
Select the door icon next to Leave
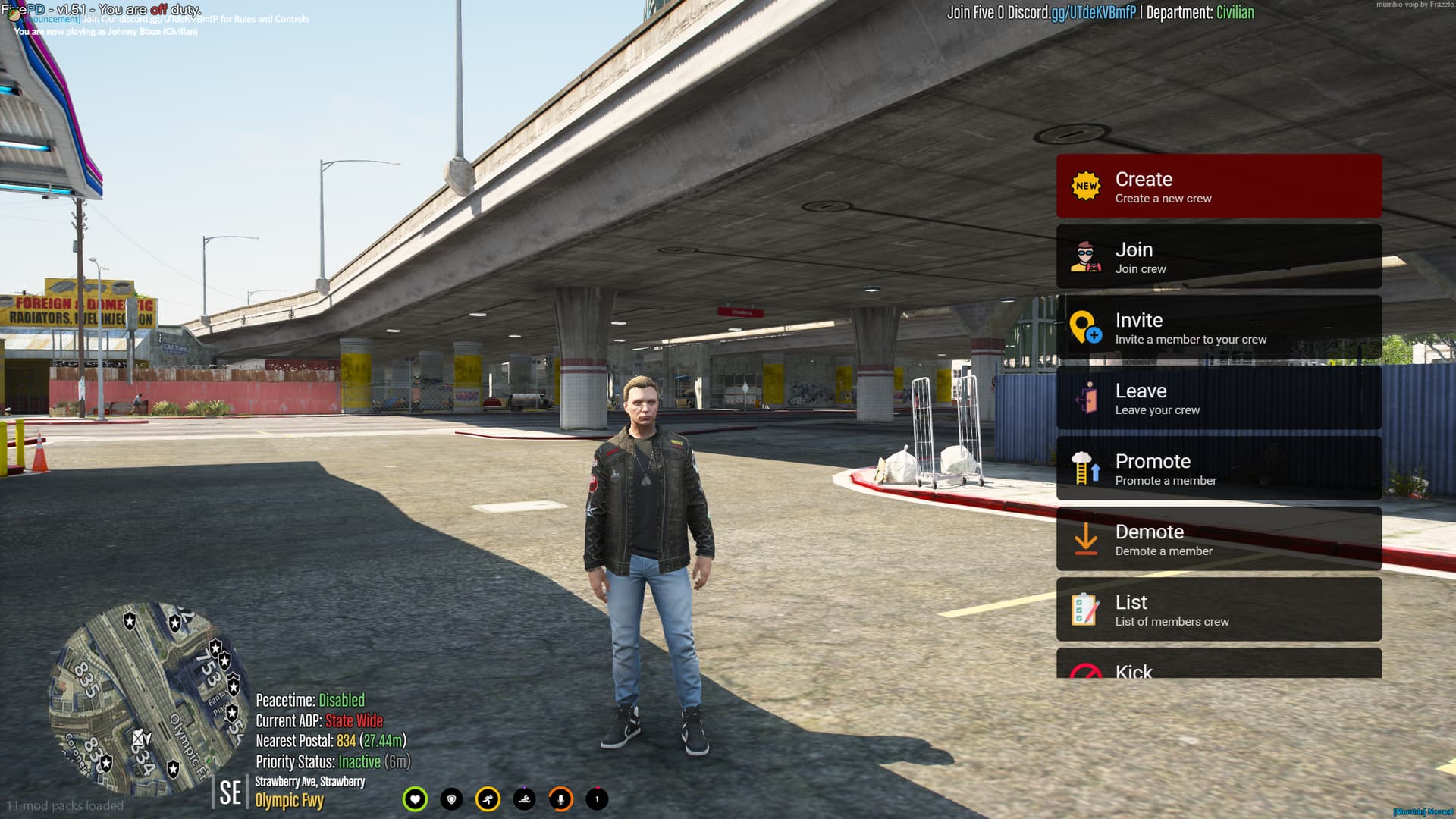[1088, 398]
